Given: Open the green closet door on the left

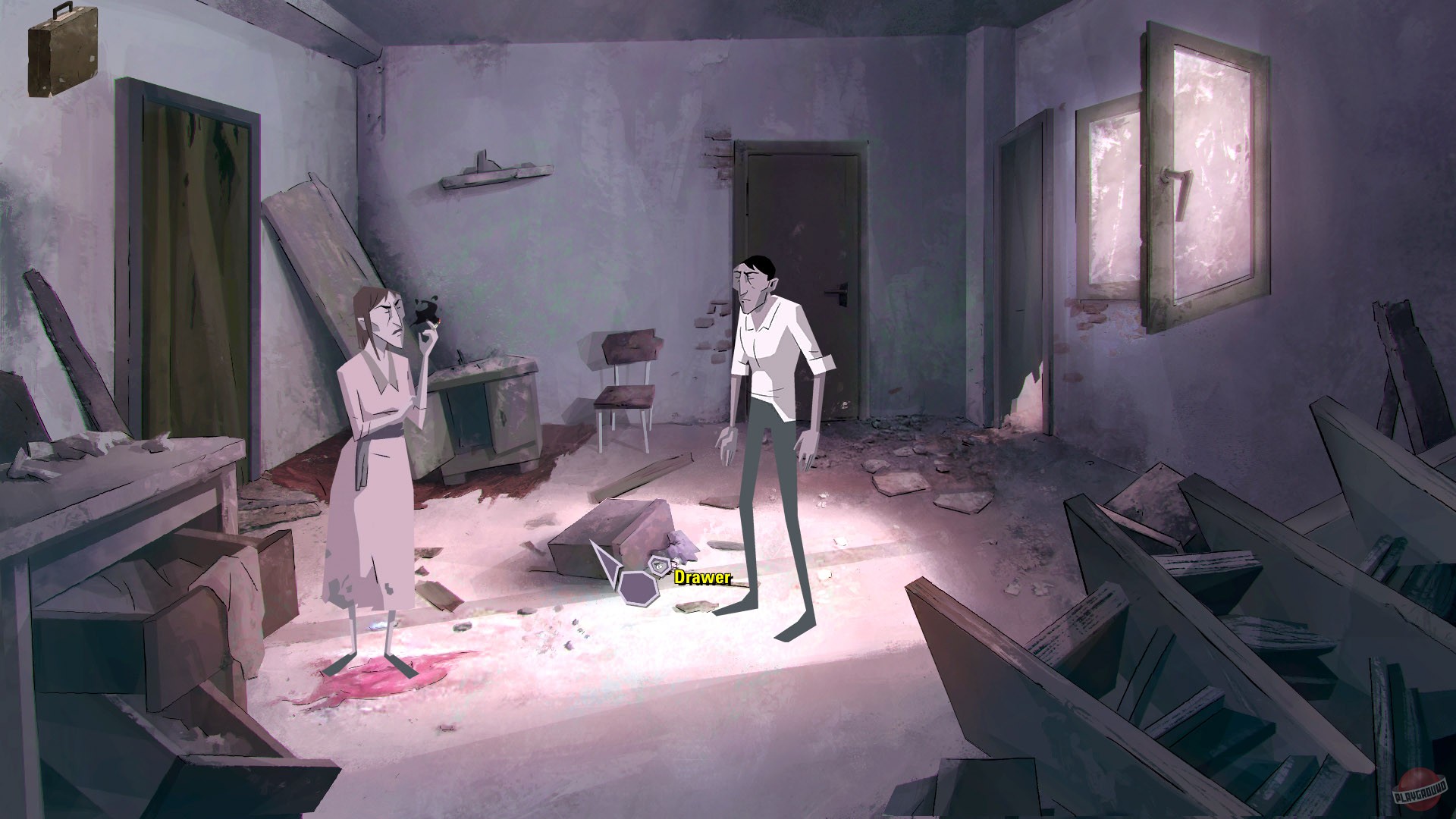Looking at the screenshot, I should (190, 227).
